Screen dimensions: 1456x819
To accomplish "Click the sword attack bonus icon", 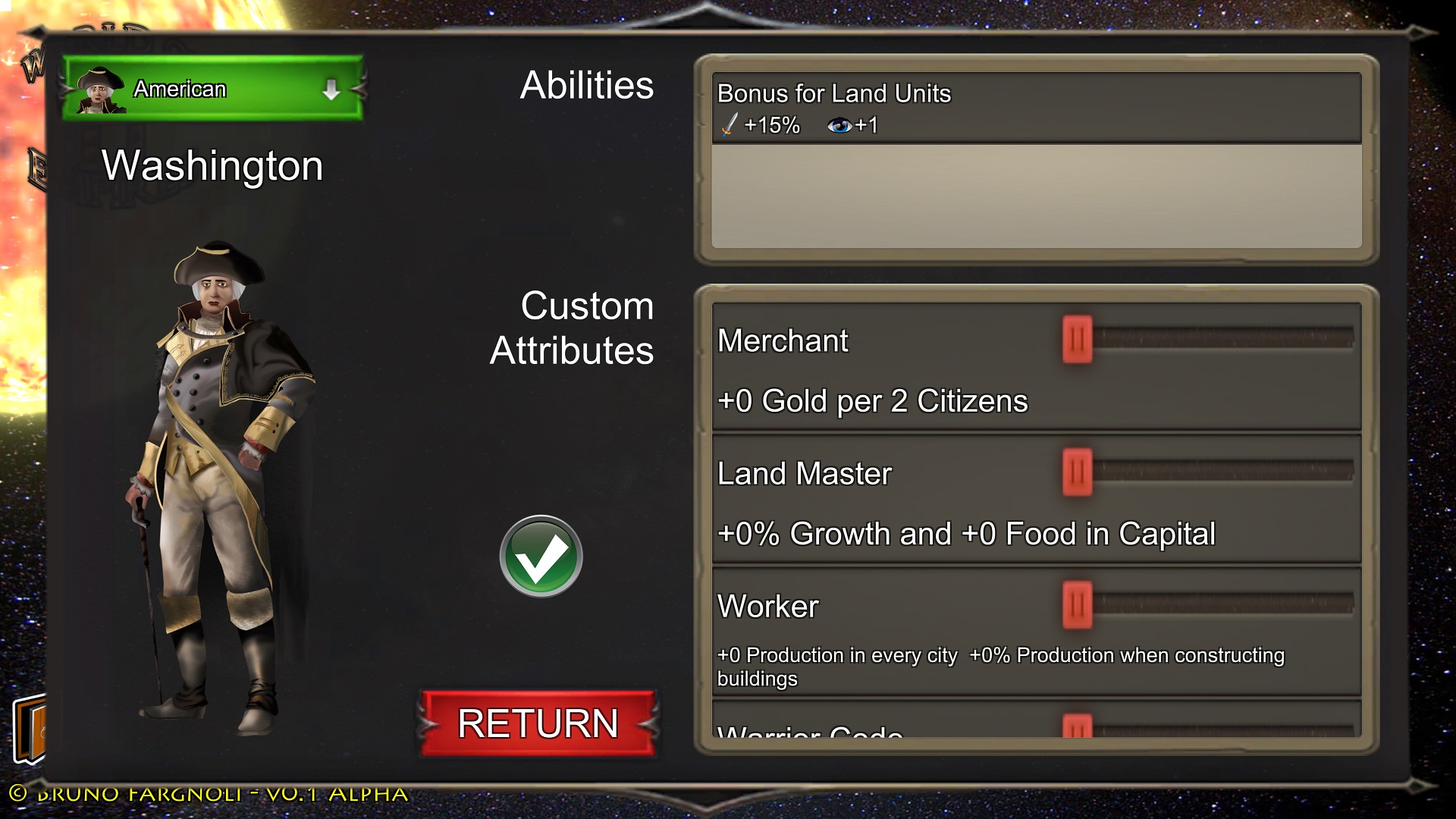I will 730,124.
